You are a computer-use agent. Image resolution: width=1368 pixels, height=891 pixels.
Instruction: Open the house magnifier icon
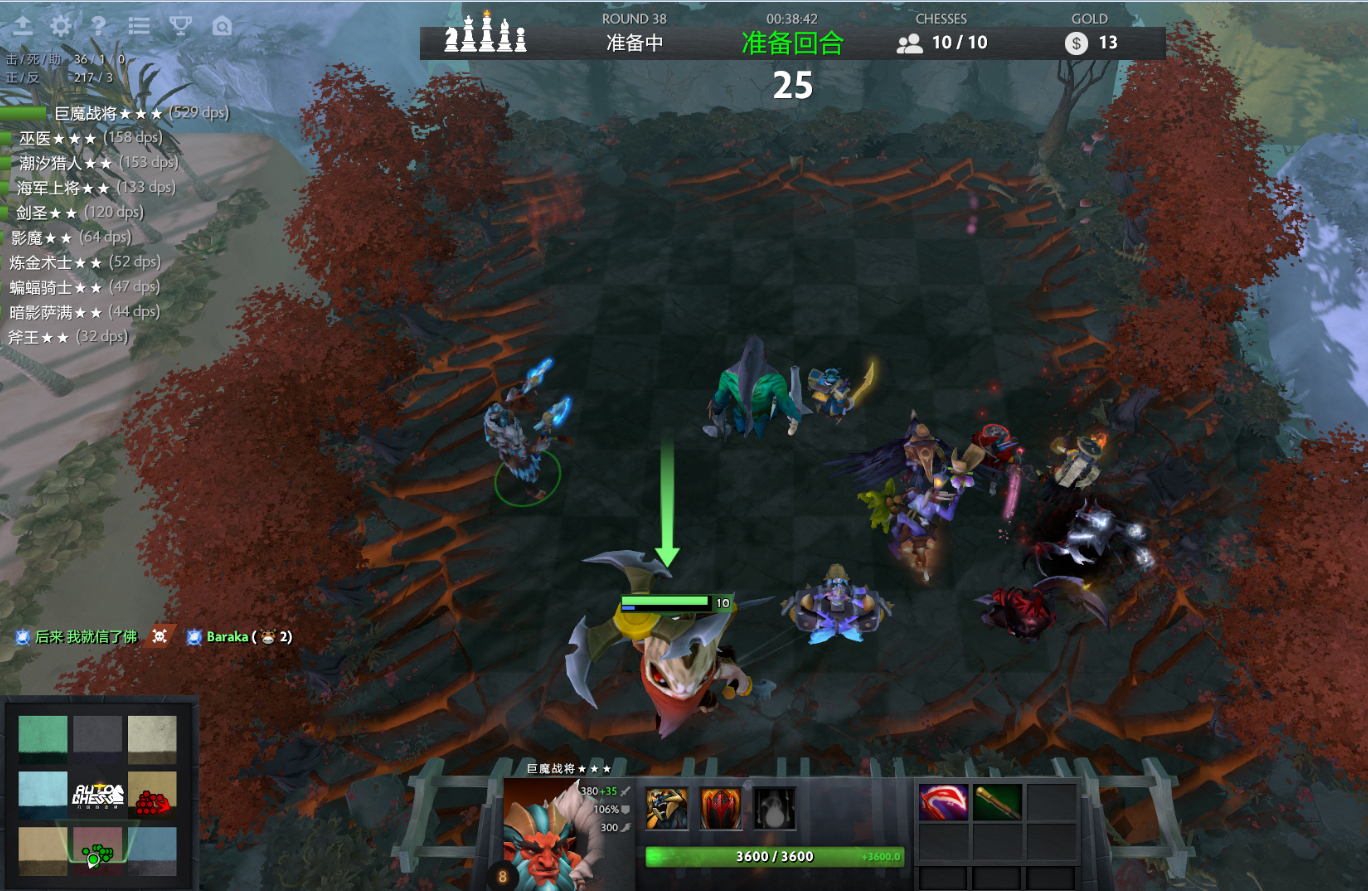222,26
